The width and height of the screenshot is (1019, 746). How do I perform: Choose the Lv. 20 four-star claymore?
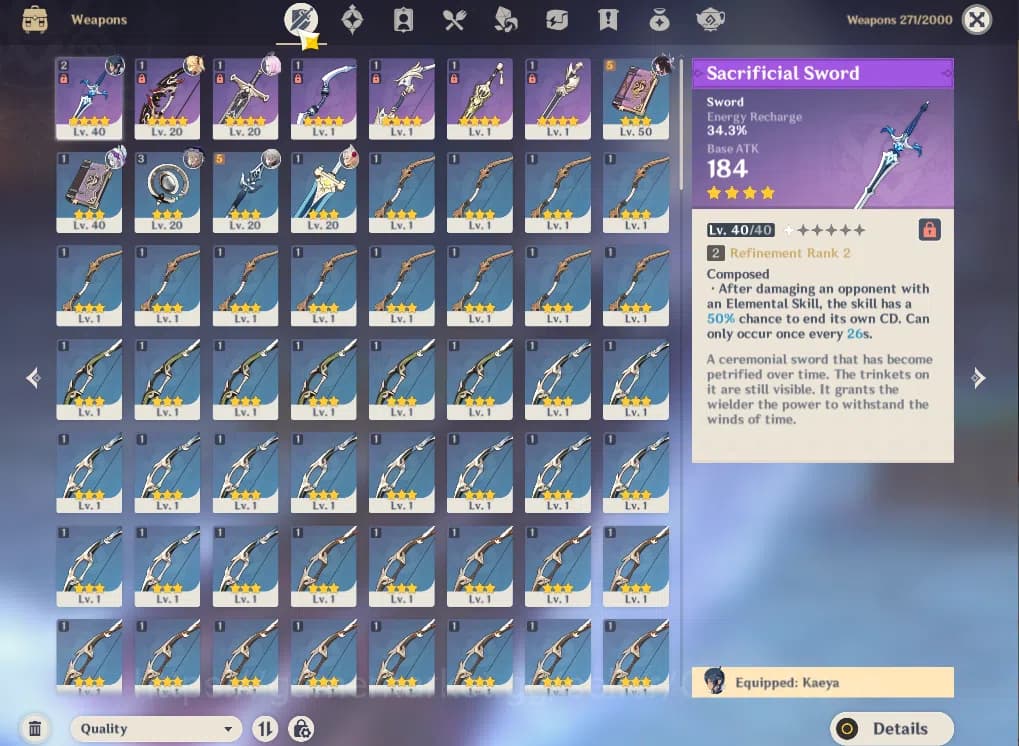click(x=246, y=97)
